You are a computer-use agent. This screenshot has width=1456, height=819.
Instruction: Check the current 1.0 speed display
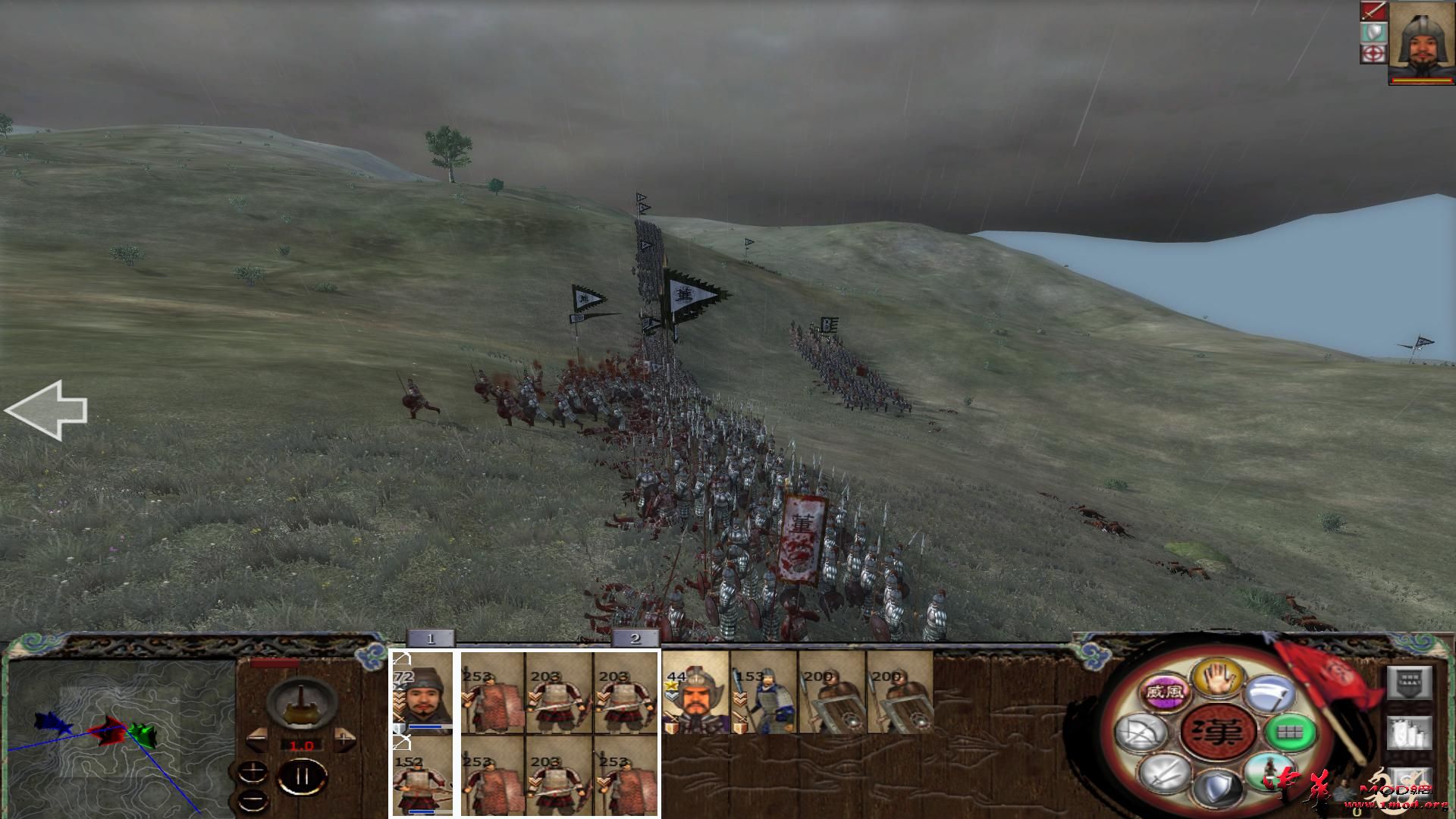pyautogui.click(x=302, y=745)
